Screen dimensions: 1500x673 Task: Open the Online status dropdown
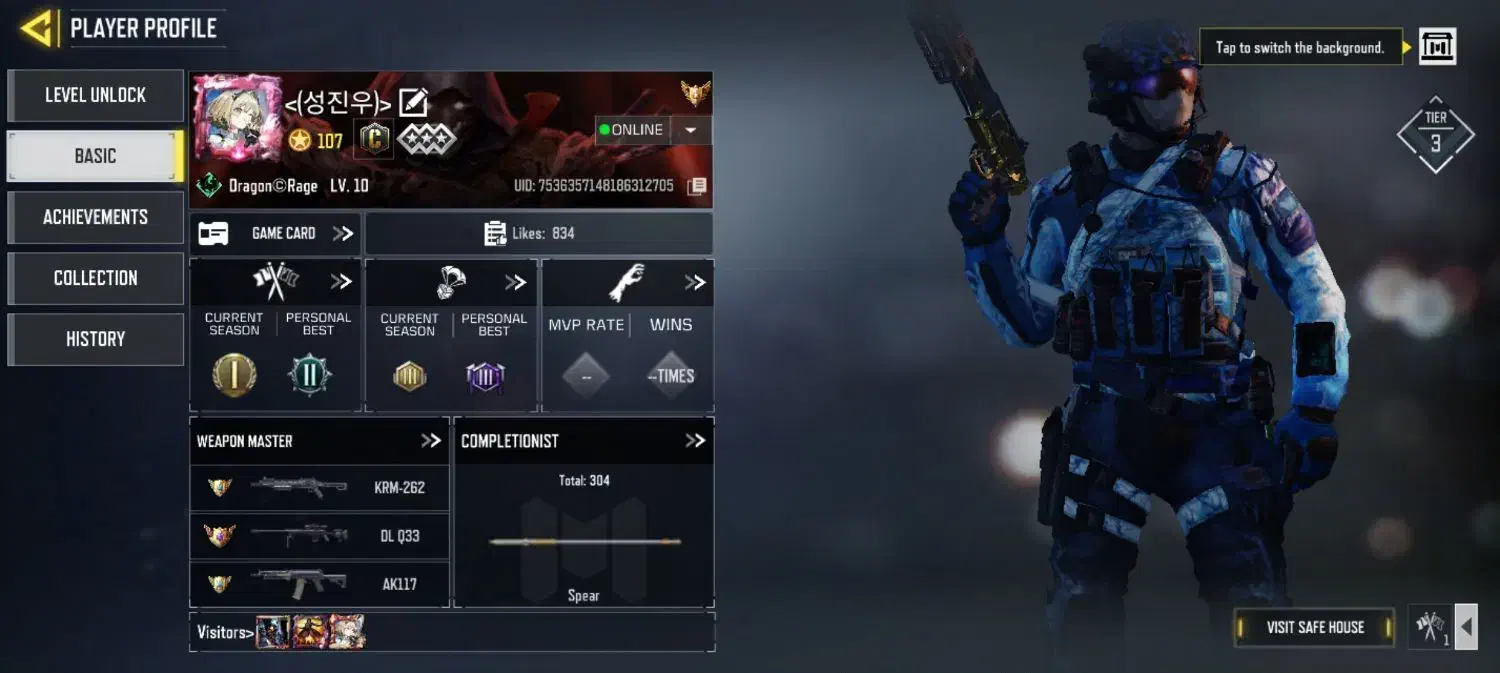click(x=690, y=130)
